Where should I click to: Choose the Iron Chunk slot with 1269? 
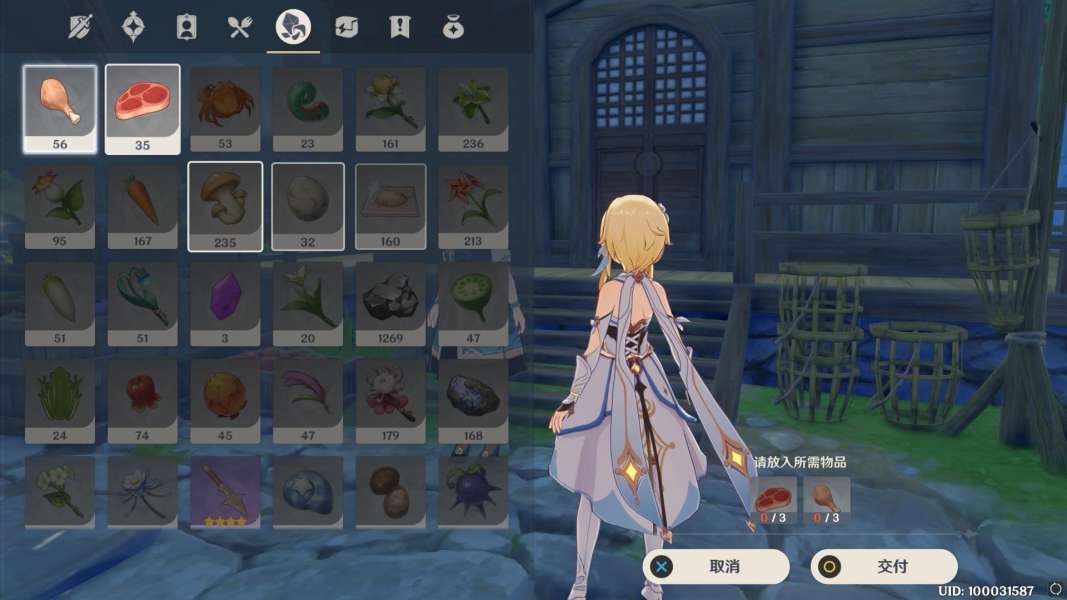pyautogui.click(x=390, y=304)
